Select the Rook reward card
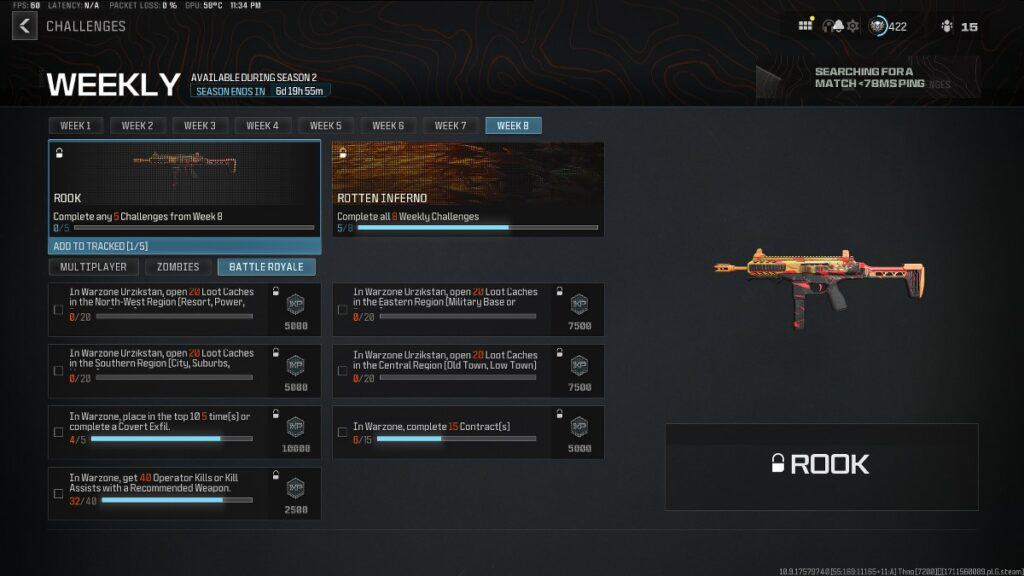 [184, 188]
